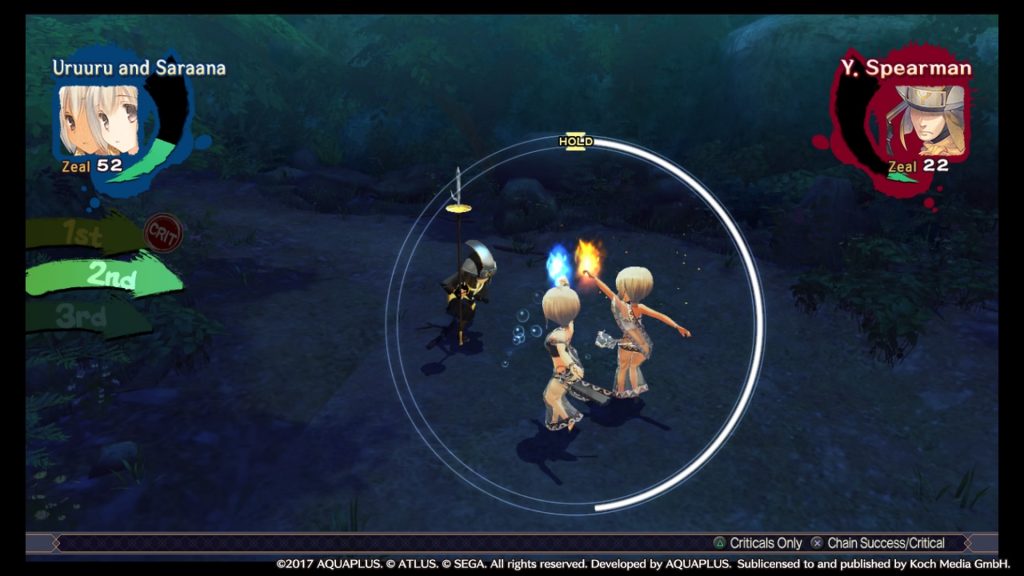Click the red CRIT badge
Image resolution: width=1024 pixels, height=576 pixels.
(x=161, y=233)
